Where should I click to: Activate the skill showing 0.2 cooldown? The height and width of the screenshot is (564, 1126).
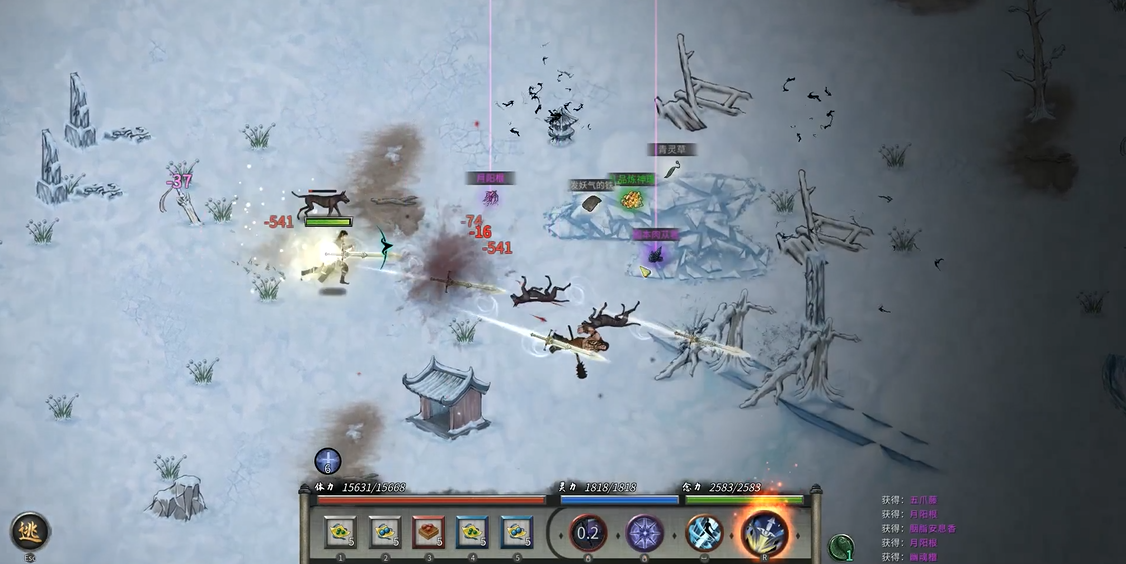(588, 533)
